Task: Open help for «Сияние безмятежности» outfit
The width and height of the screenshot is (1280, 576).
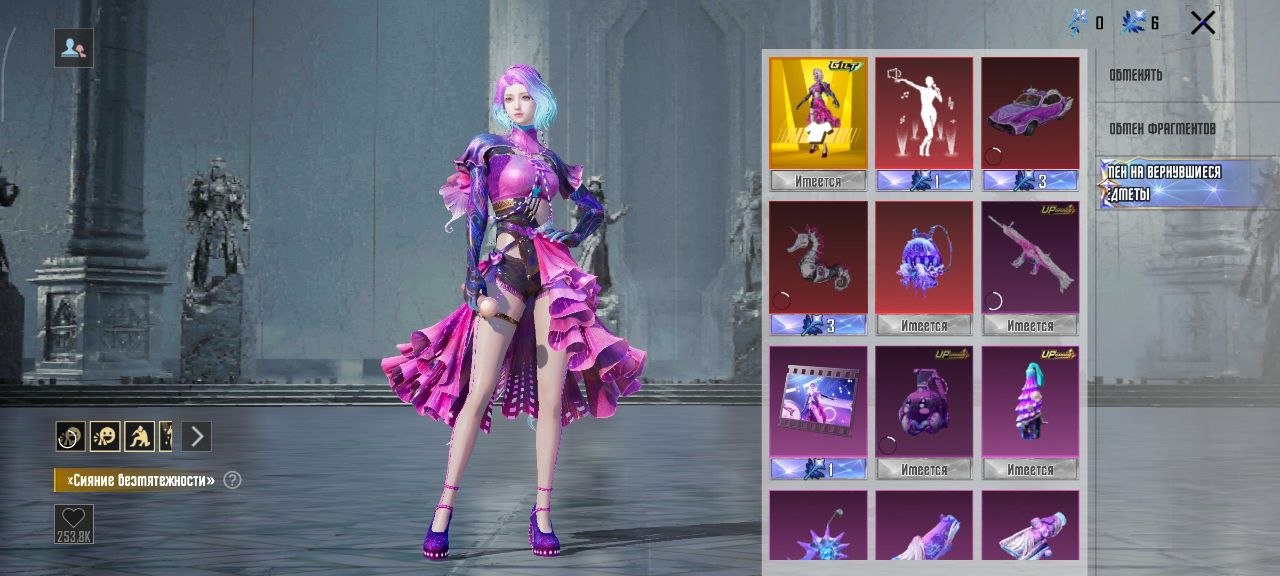Action: 233,480
